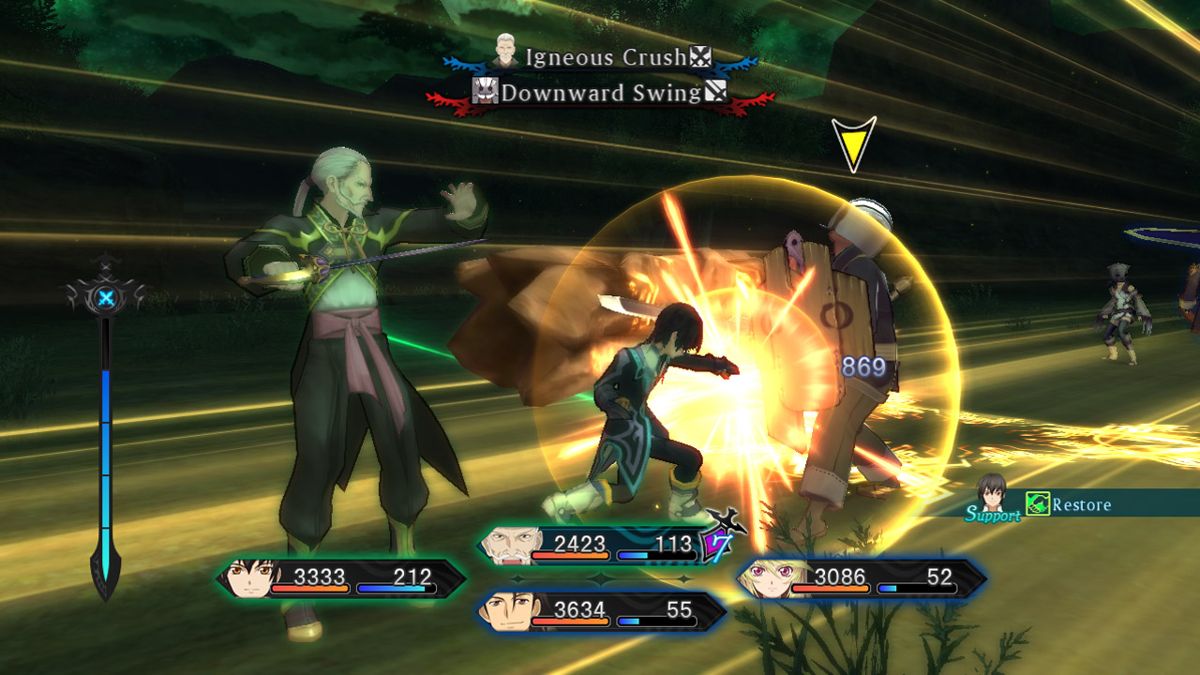Activate the Restore support skill icon

pos(1037,504)
